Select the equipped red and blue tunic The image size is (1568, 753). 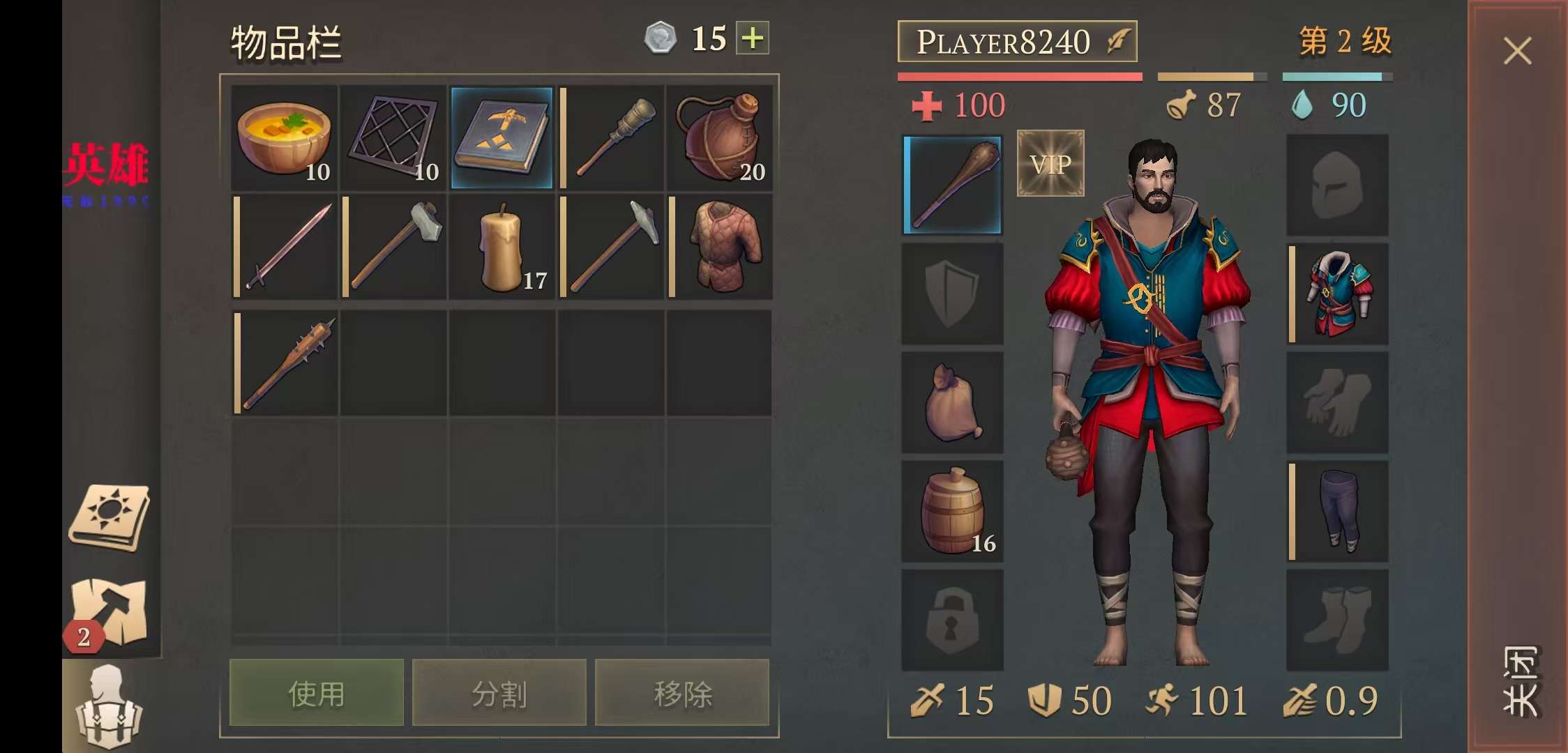pos(1338,294)
